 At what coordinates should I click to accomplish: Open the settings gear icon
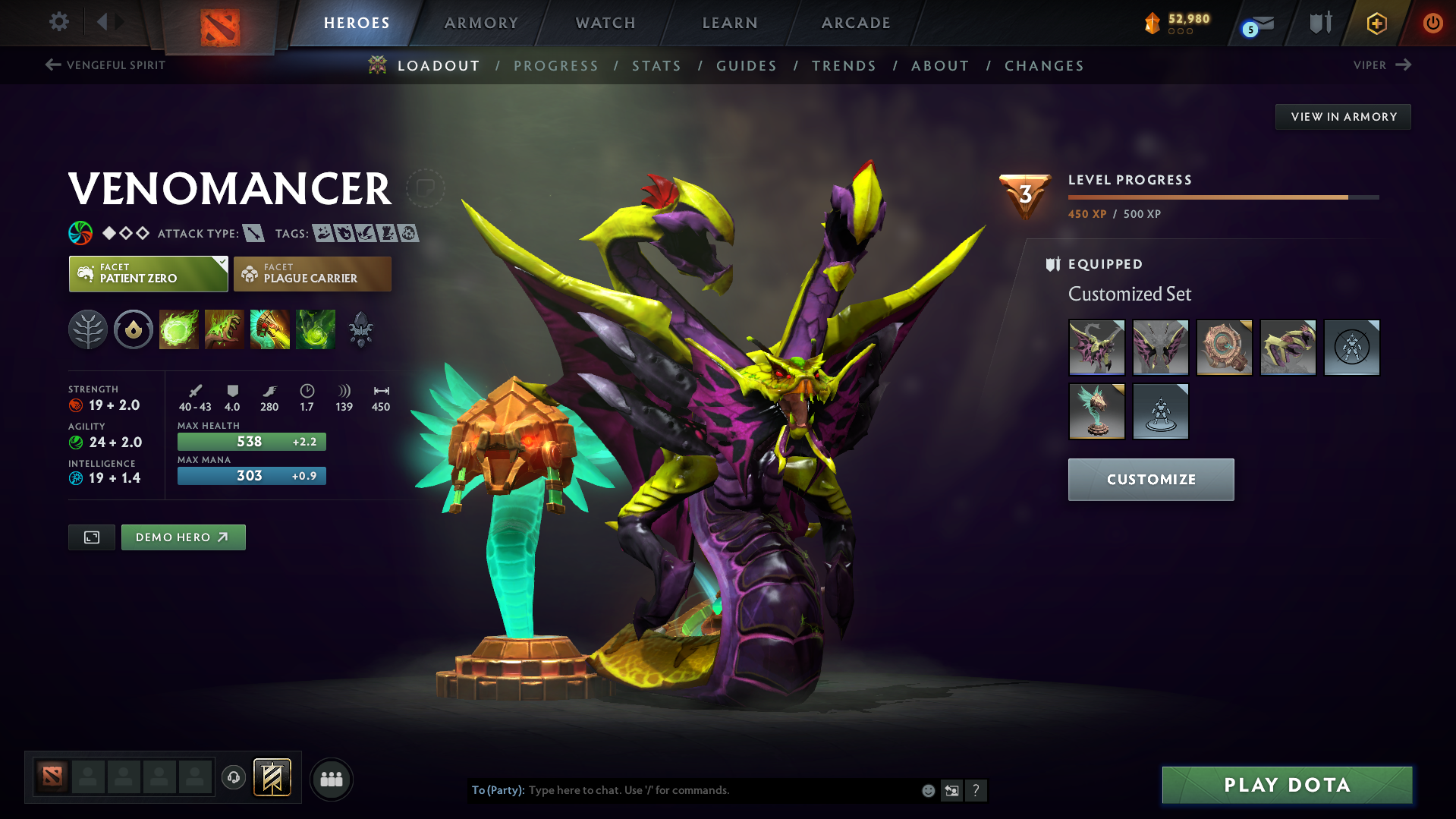58,22
